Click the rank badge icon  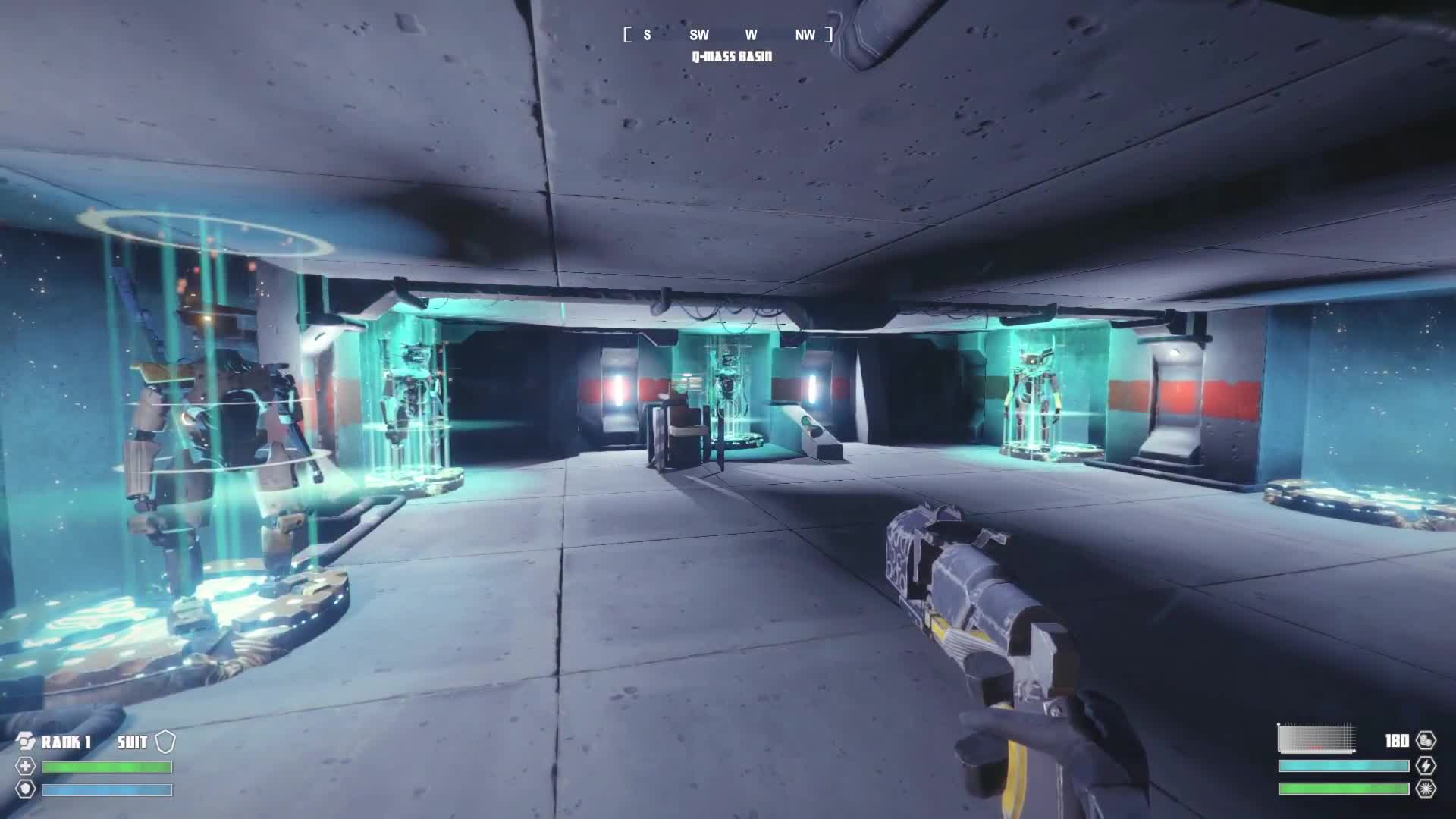(26, 742)
